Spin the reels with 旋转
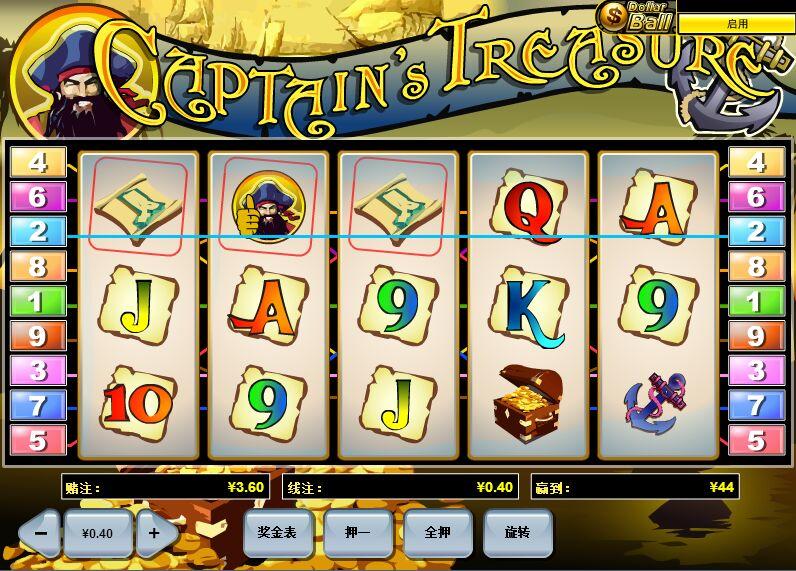The image size is (796, 571). pos(517,533)
